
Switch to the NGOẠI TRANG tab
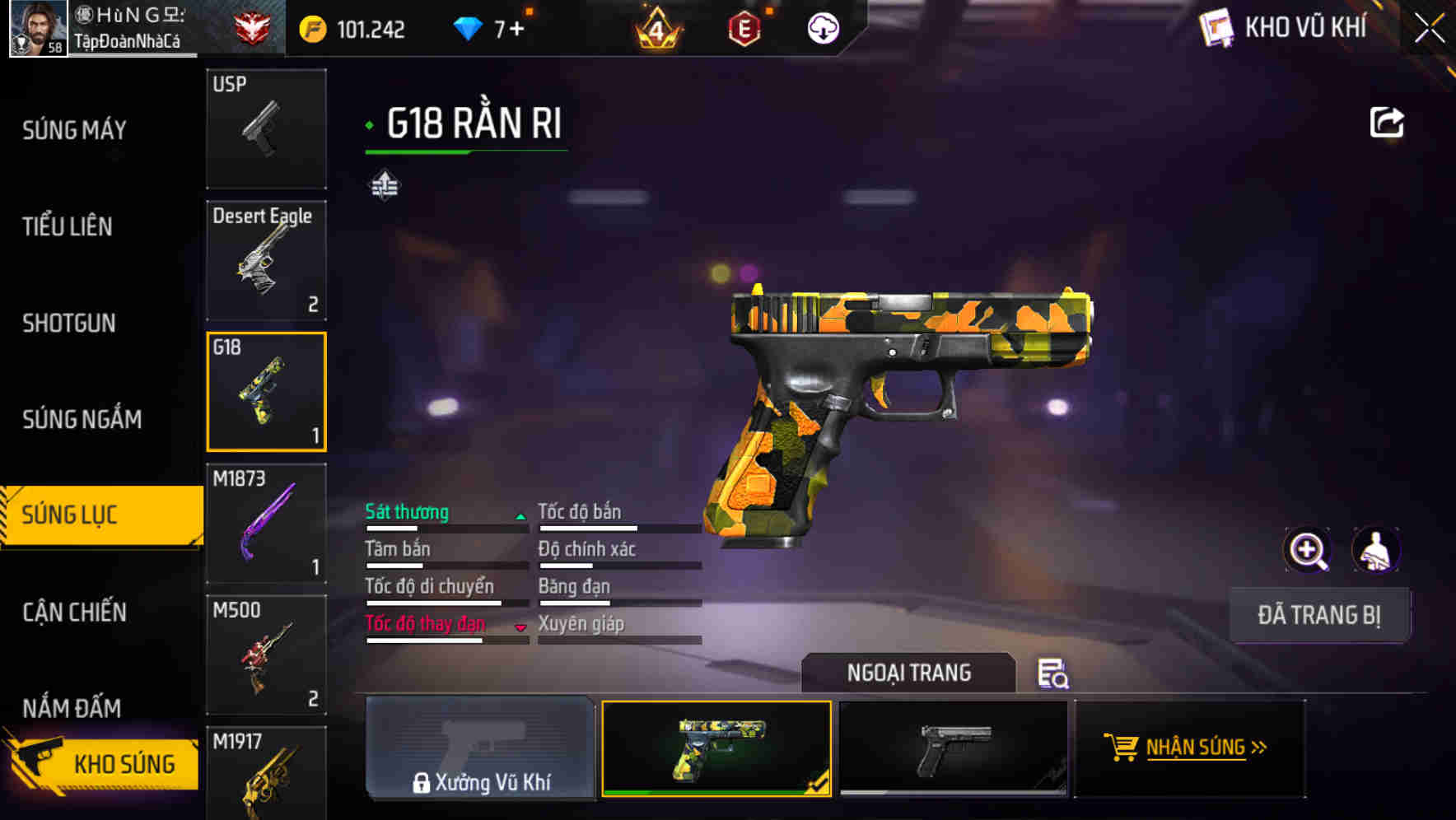(909, 673)
